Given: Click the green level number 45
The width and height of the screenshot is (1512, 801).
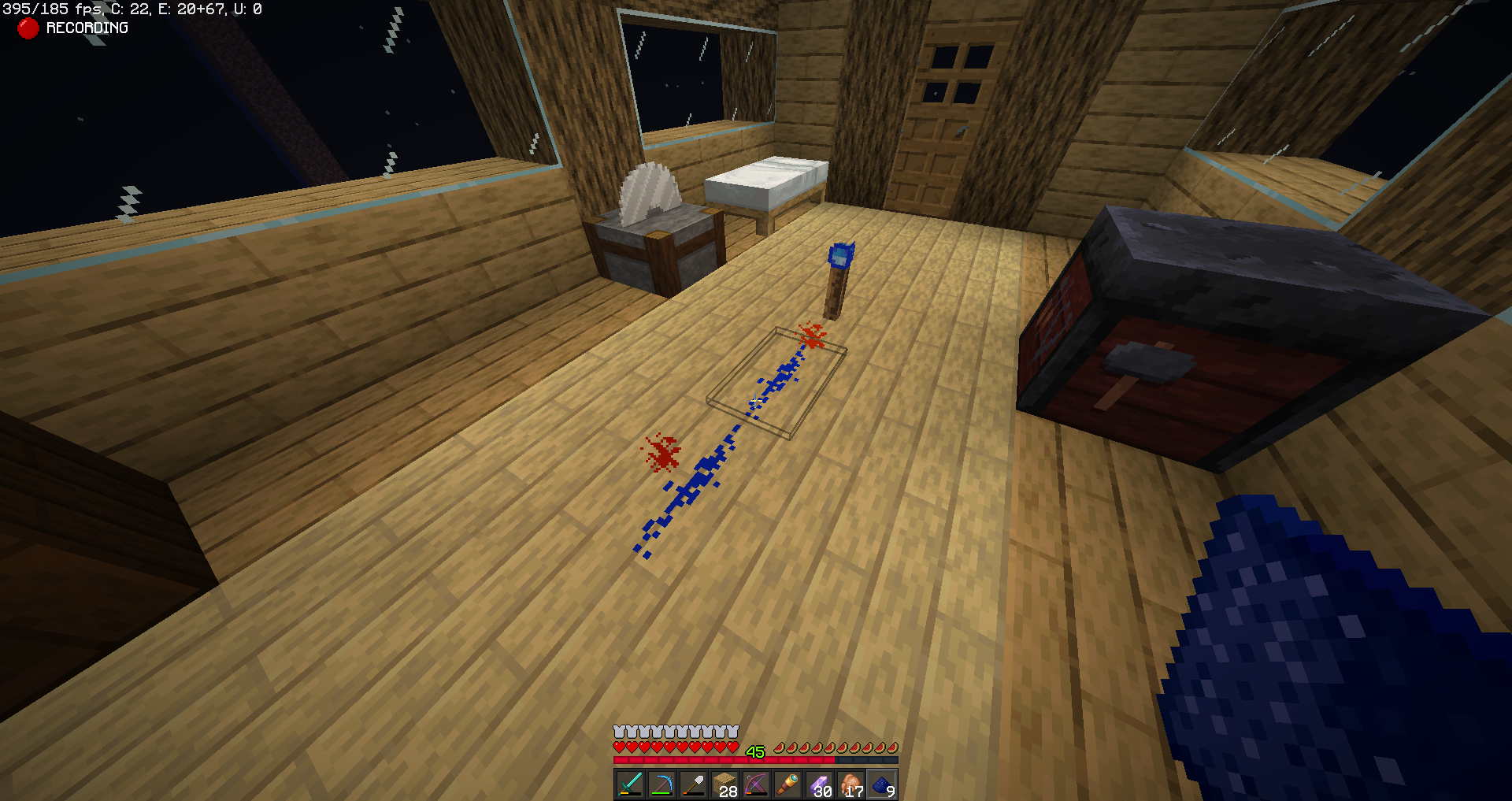Looking at the screenshot, I should (754, 751).
